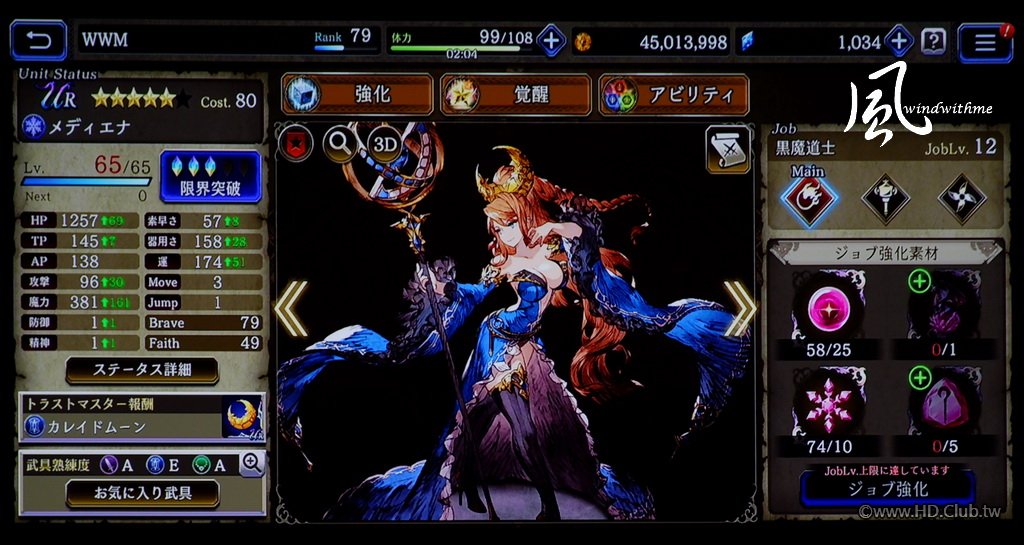Viewport: 1024px width, 545px height.
Task: Add blue crystals with the plus button
Action: [899, 41]
